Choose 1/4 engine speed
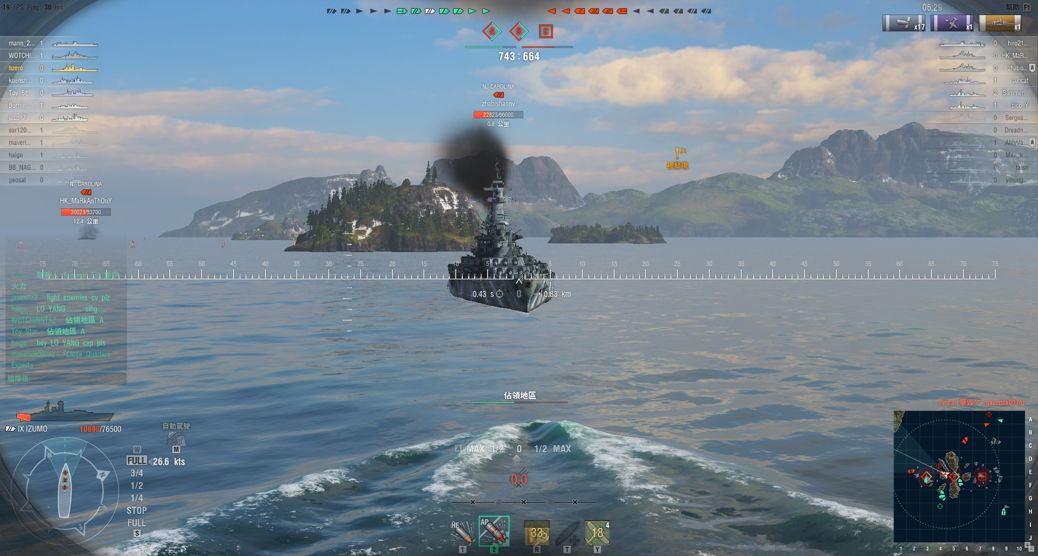This screenshot has height=556, width=1038. tap(136, 498)
